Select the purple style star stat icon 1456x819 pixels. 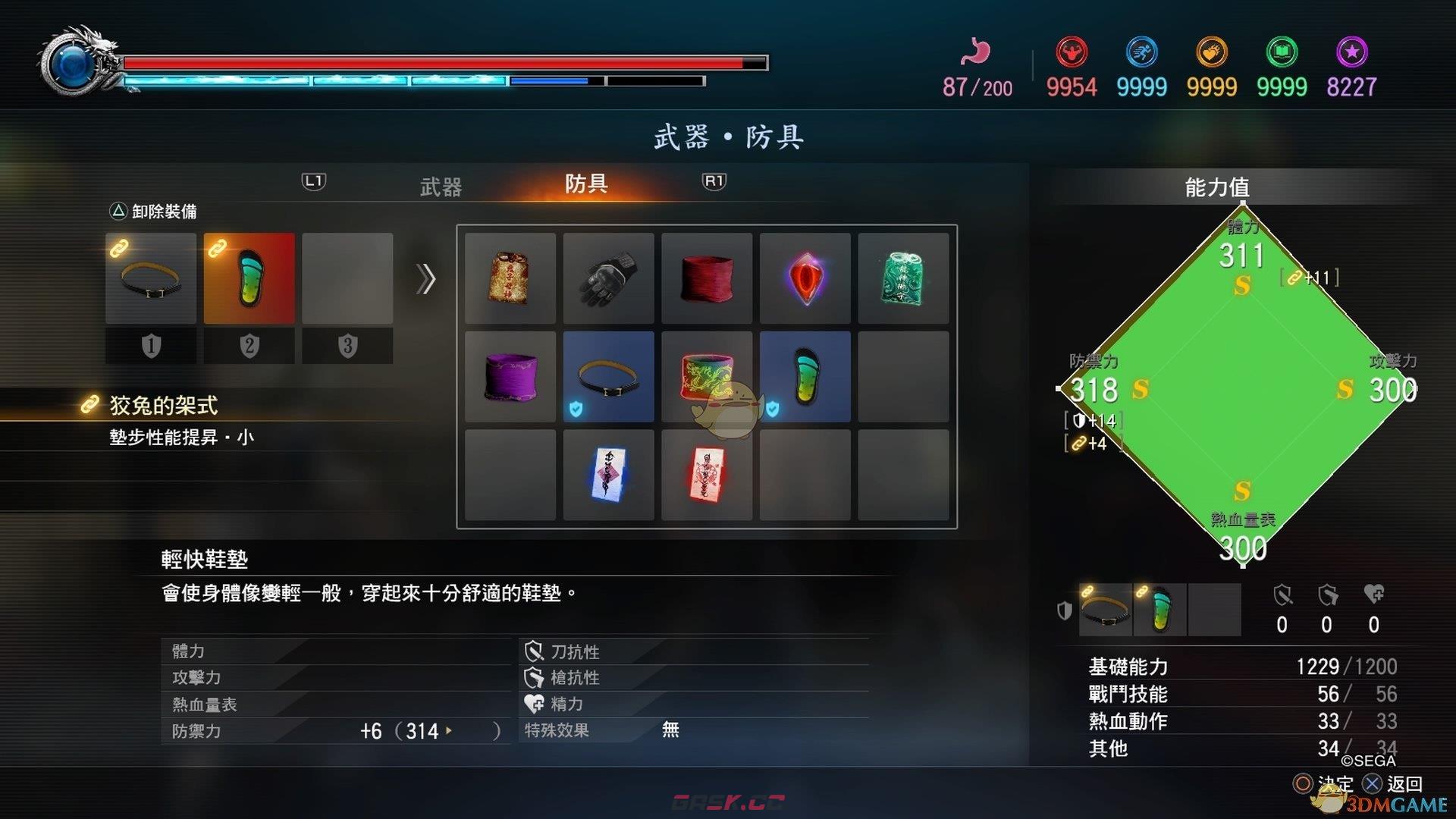pos(1351,52)
